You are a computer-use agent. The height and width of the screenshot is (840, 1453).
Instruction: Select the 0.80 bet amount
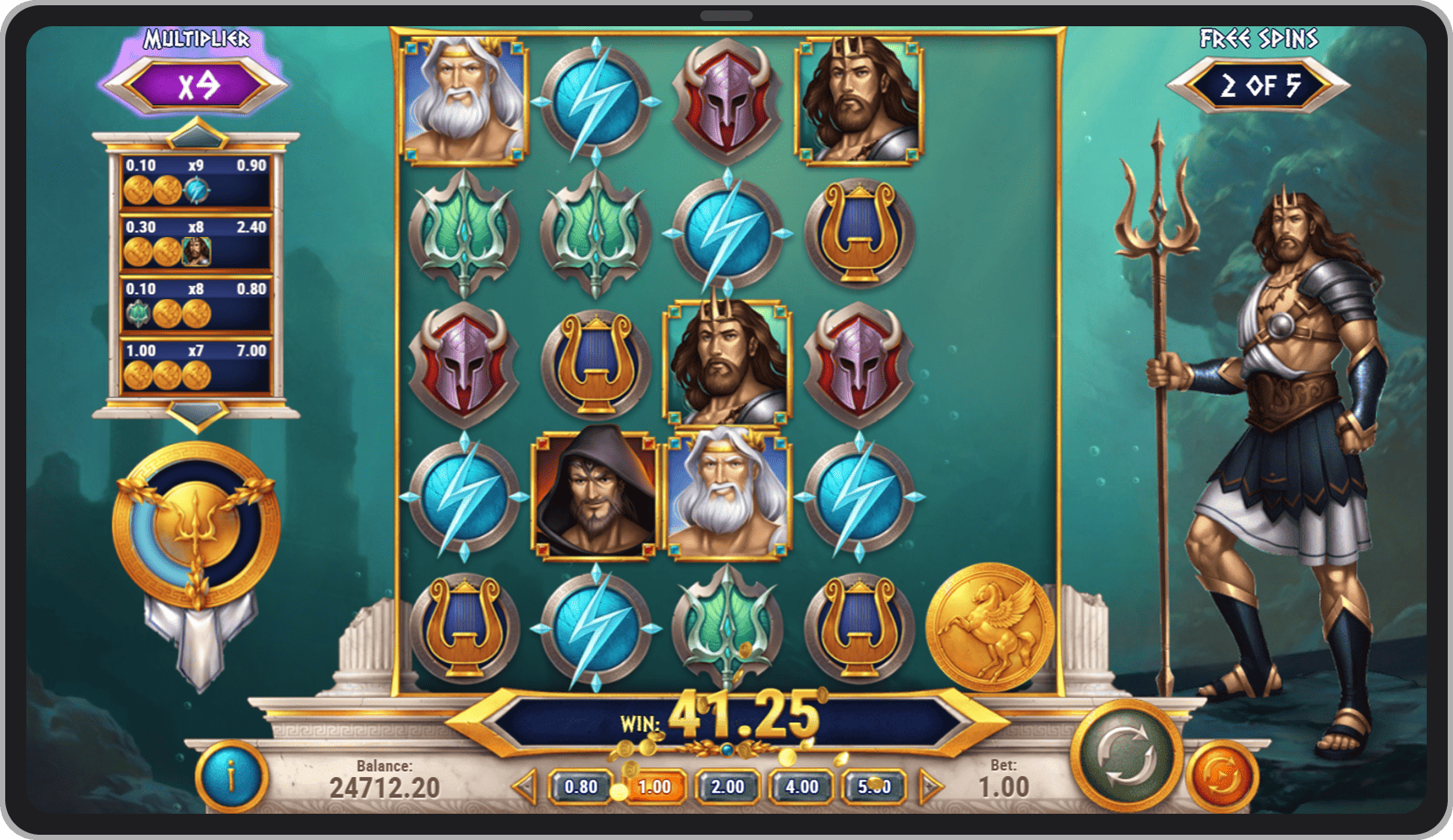pos(581,787)
